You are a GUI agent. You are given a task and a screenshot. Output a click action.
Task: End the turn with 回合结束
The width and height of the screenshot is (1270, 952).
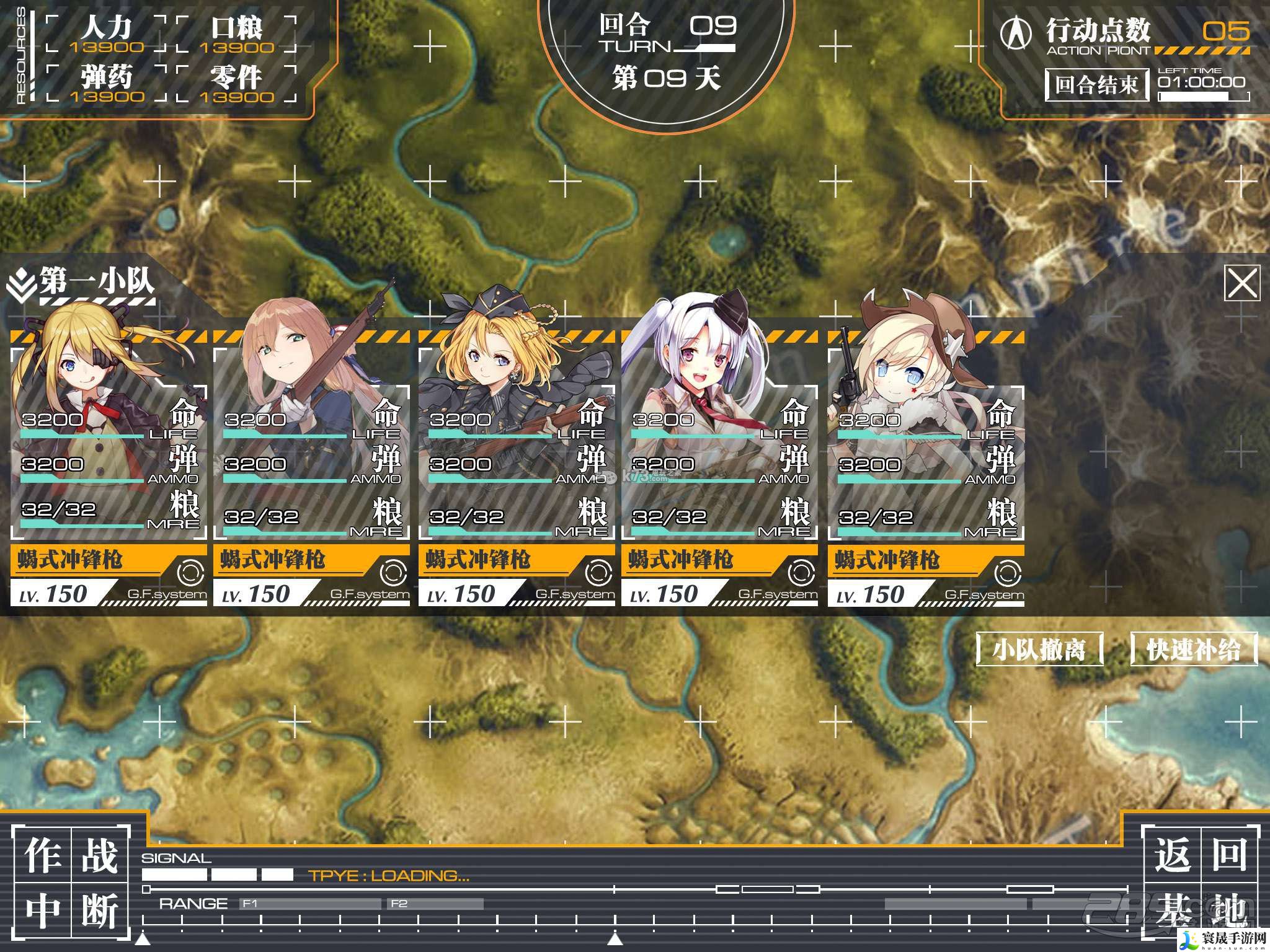coord(1096,84)
